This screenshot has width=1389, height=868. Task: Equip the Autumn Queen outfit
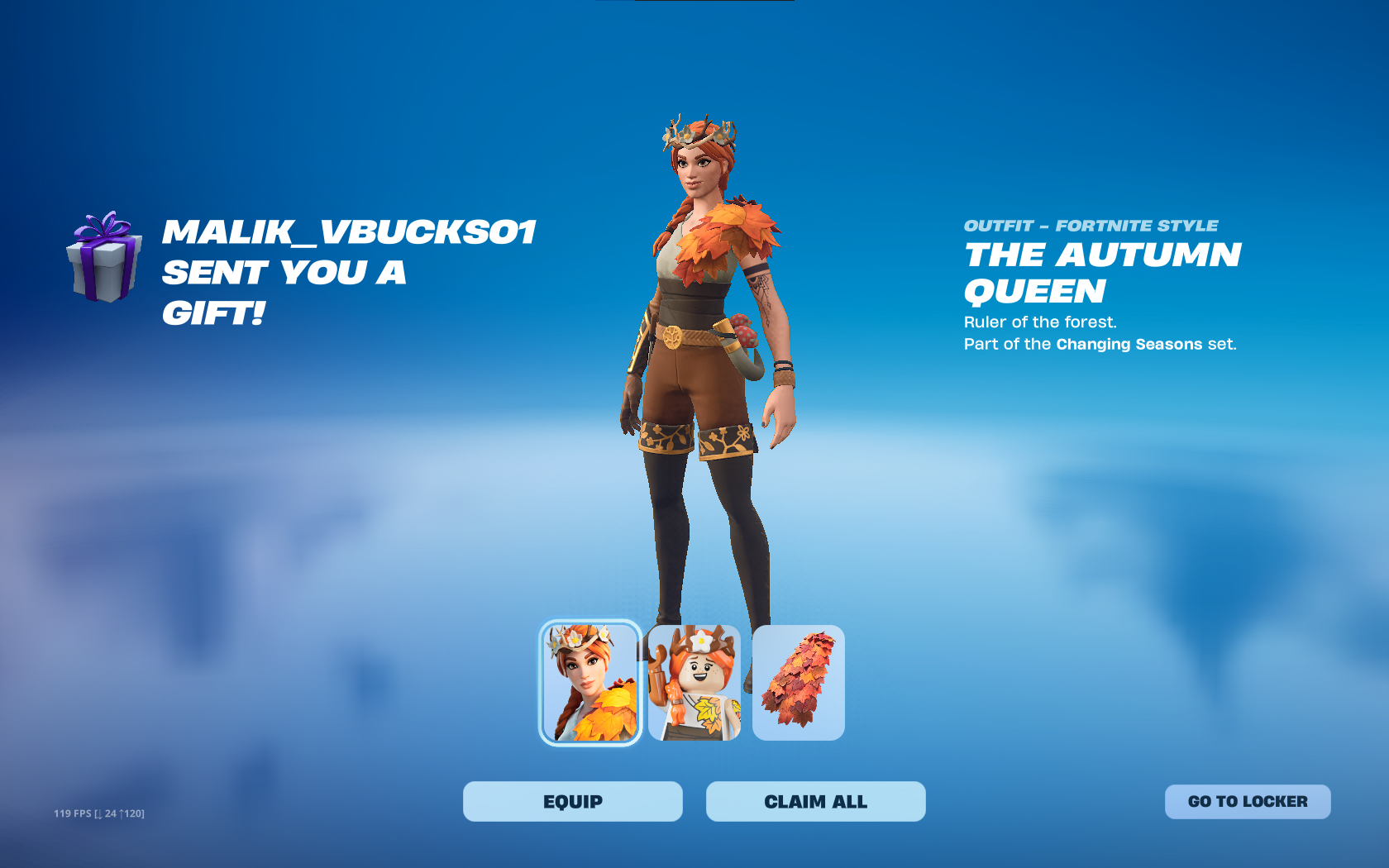(572, 801)
